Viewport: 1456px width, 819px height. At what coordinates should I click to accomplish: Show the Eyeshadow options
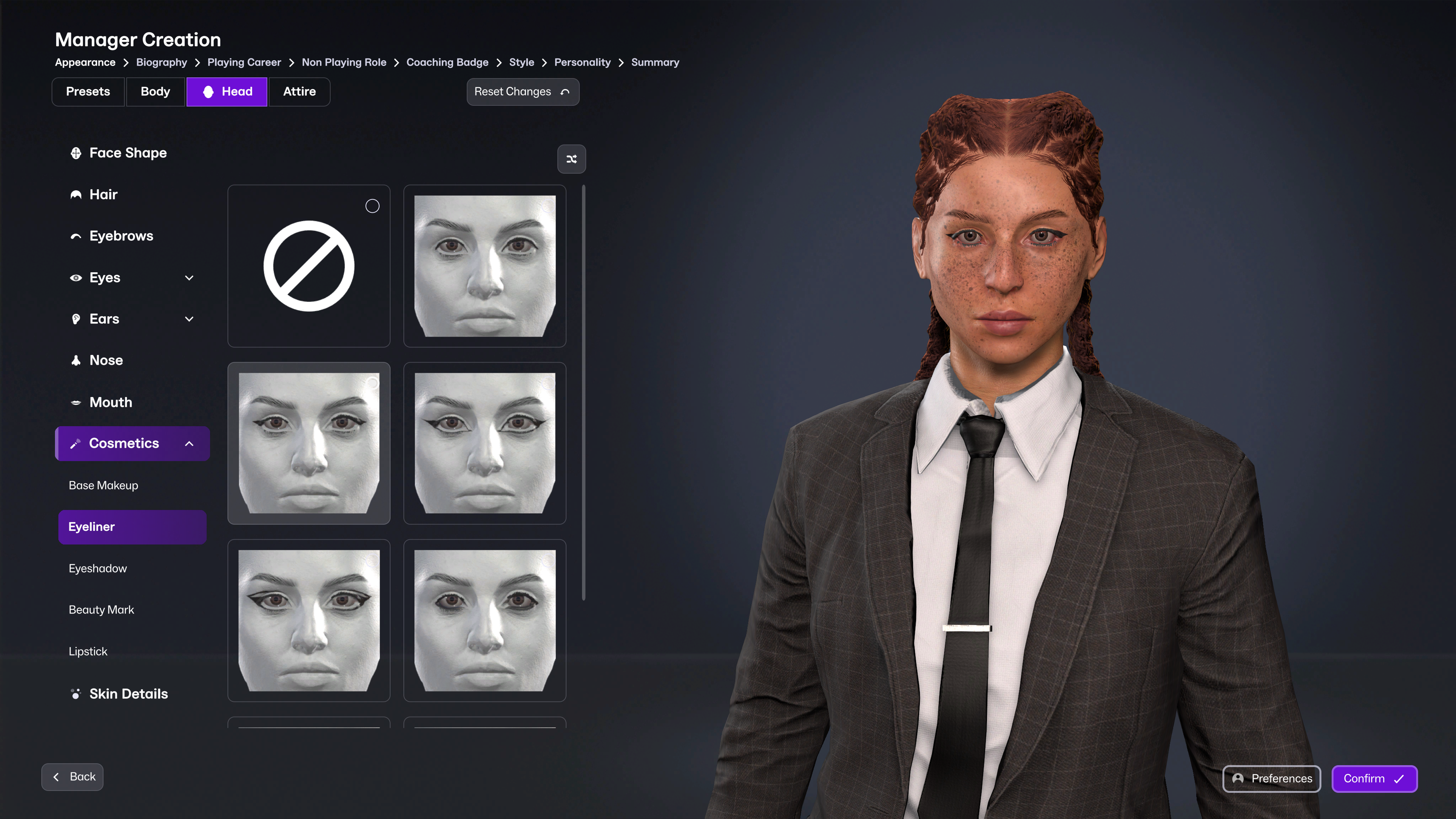click(x=98, y=569)
